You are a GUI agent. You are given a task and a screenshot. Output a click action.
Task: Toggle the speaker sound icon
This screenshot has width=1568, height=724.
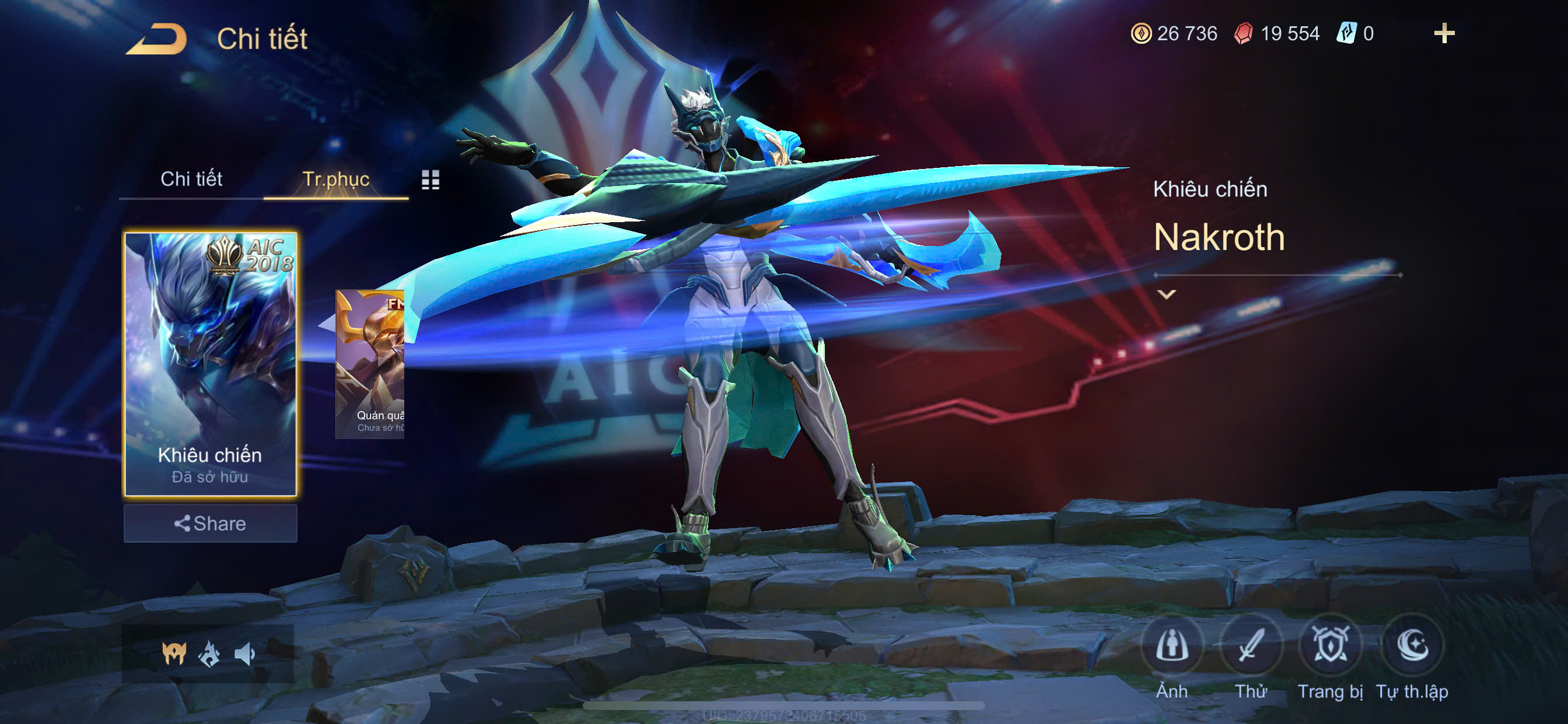[244, 654]
